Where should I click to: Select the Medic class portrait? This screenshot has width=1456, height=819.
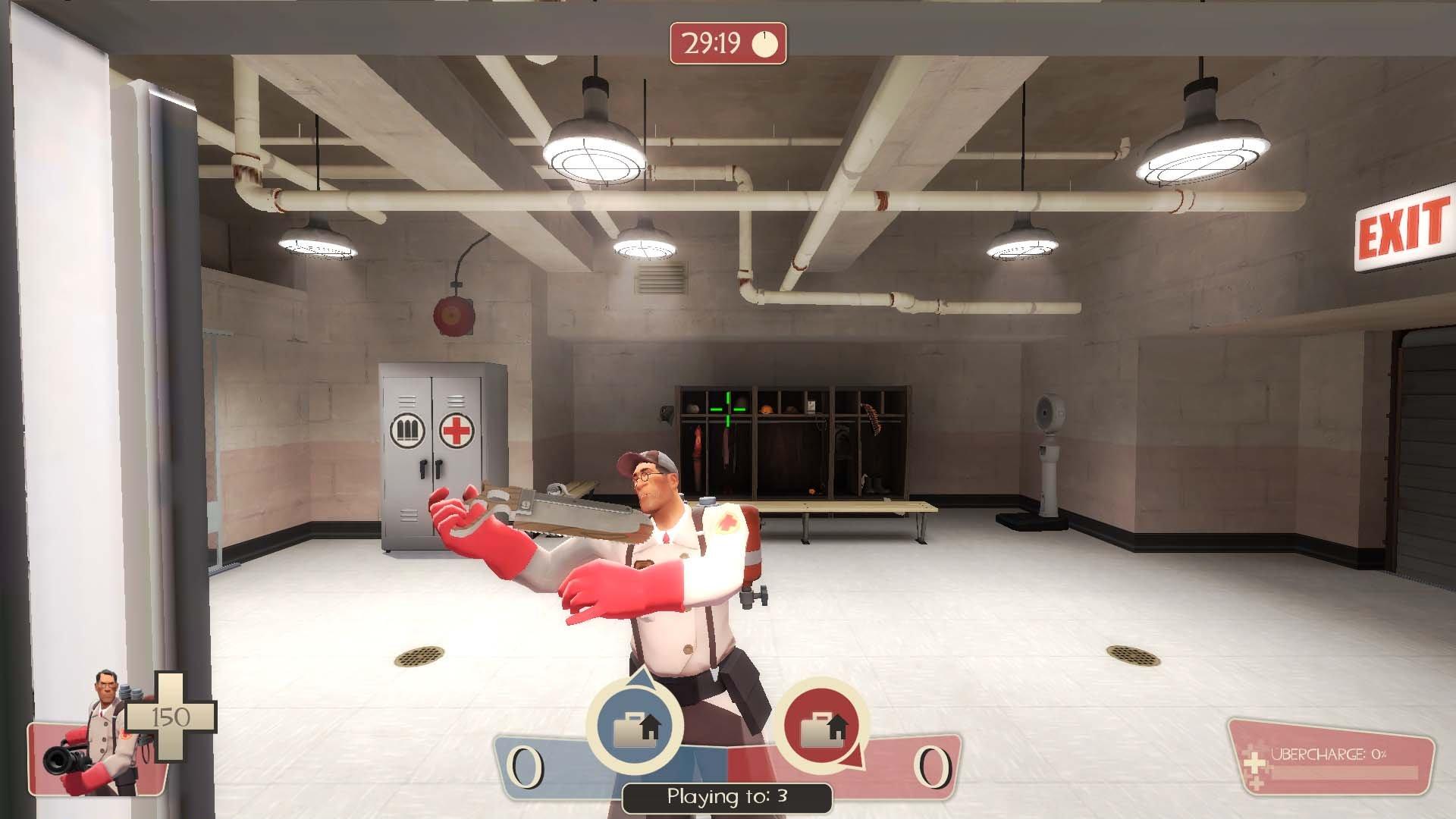[93, 733]
